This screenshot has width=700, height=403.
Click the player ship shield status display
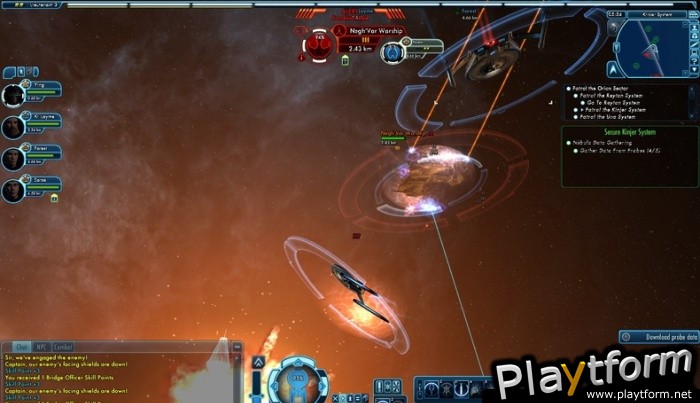click(297, 381)
